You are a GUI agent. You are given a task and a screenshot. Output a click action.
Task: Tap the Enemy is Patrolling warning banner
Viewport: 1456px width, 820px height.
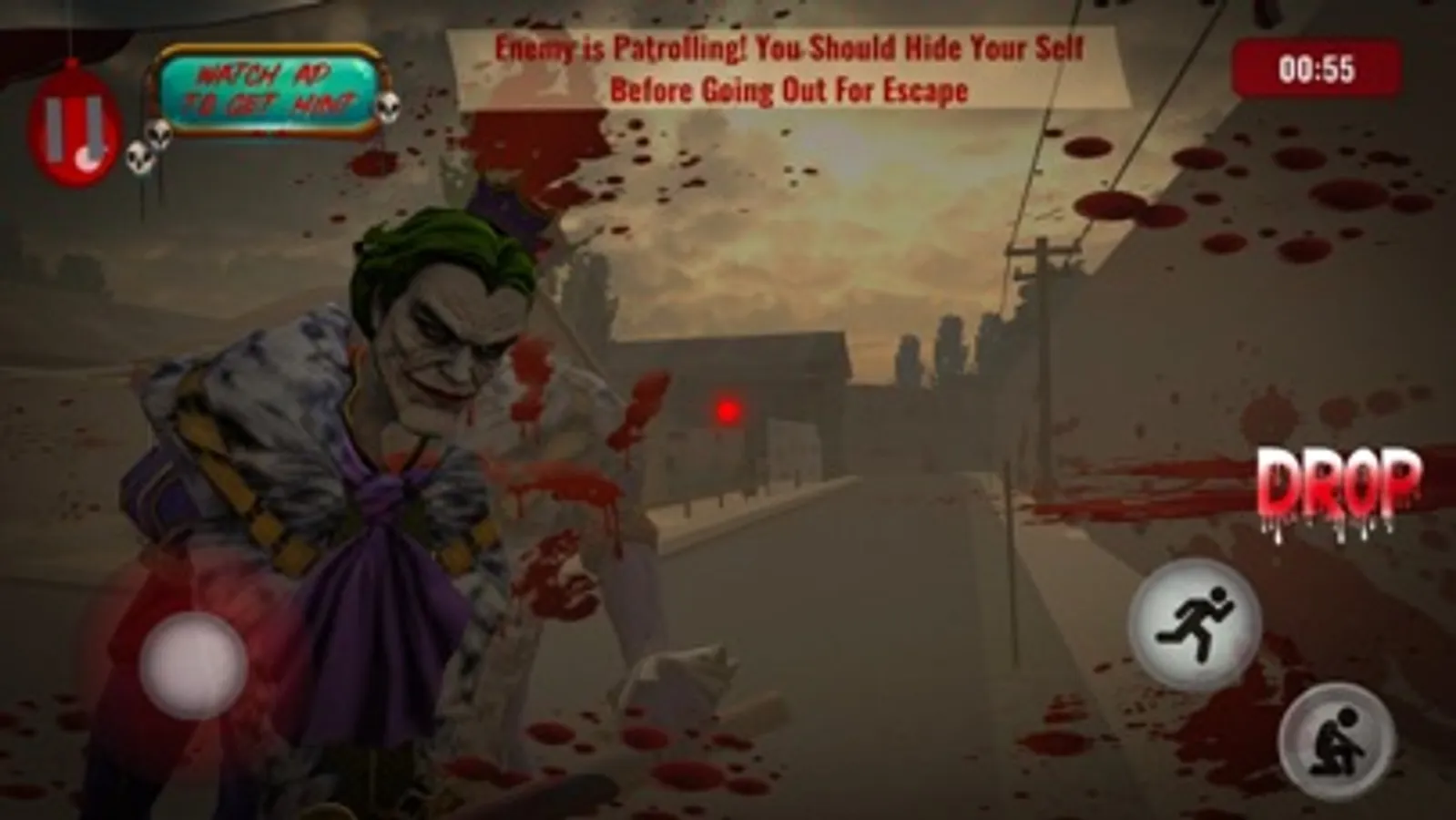[x=788, y=68]
